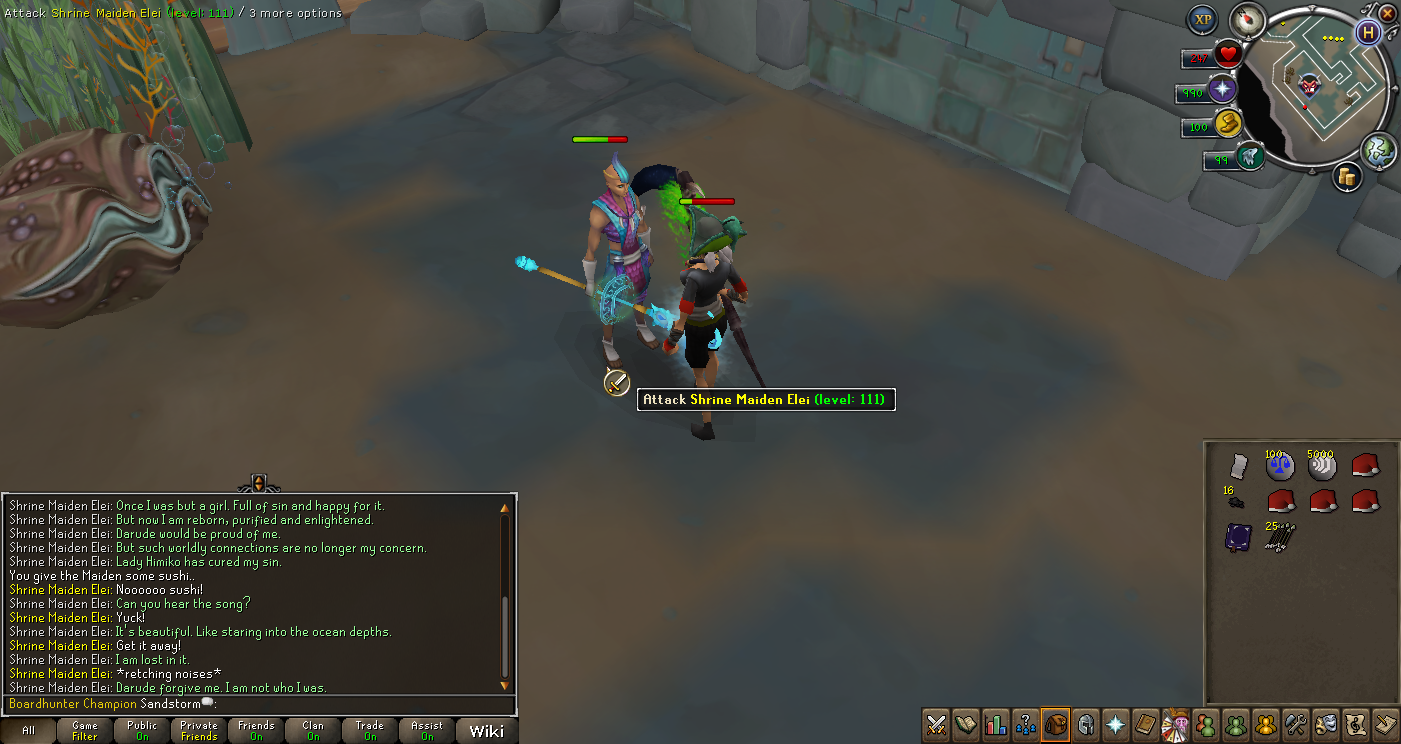Viewport: 1401px width, 744px height.
Task: Click the Wiki button
Action: (487, 731)
